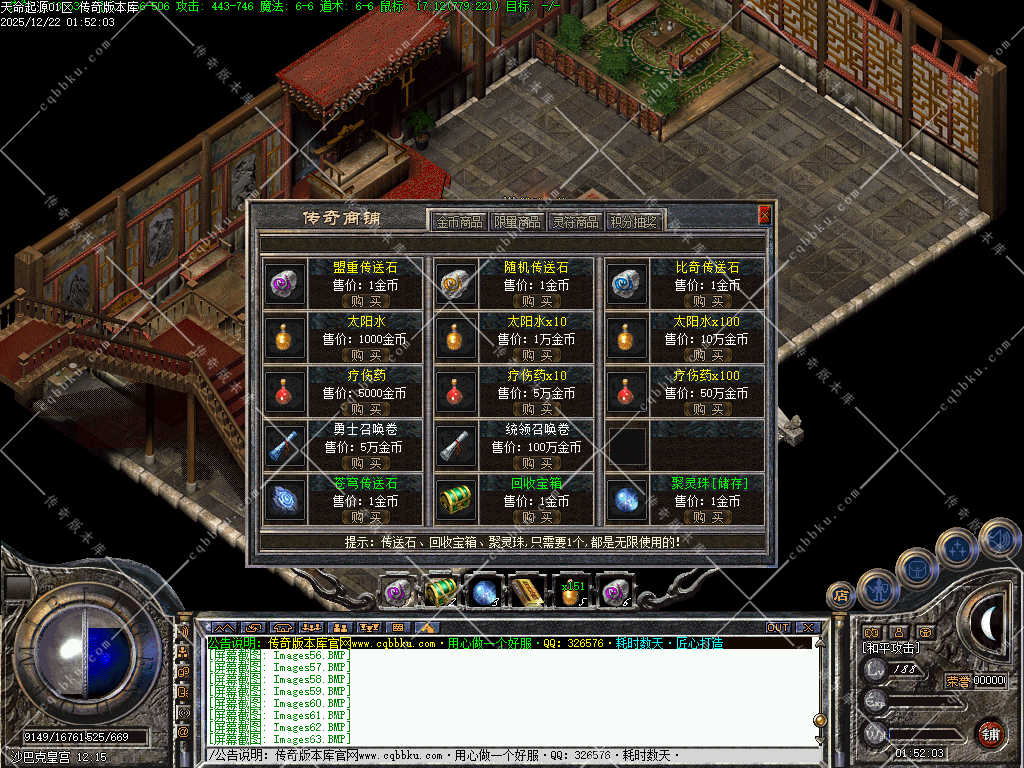
Task: Show the 积分抽奖 tab
Action: pos(635,222)
